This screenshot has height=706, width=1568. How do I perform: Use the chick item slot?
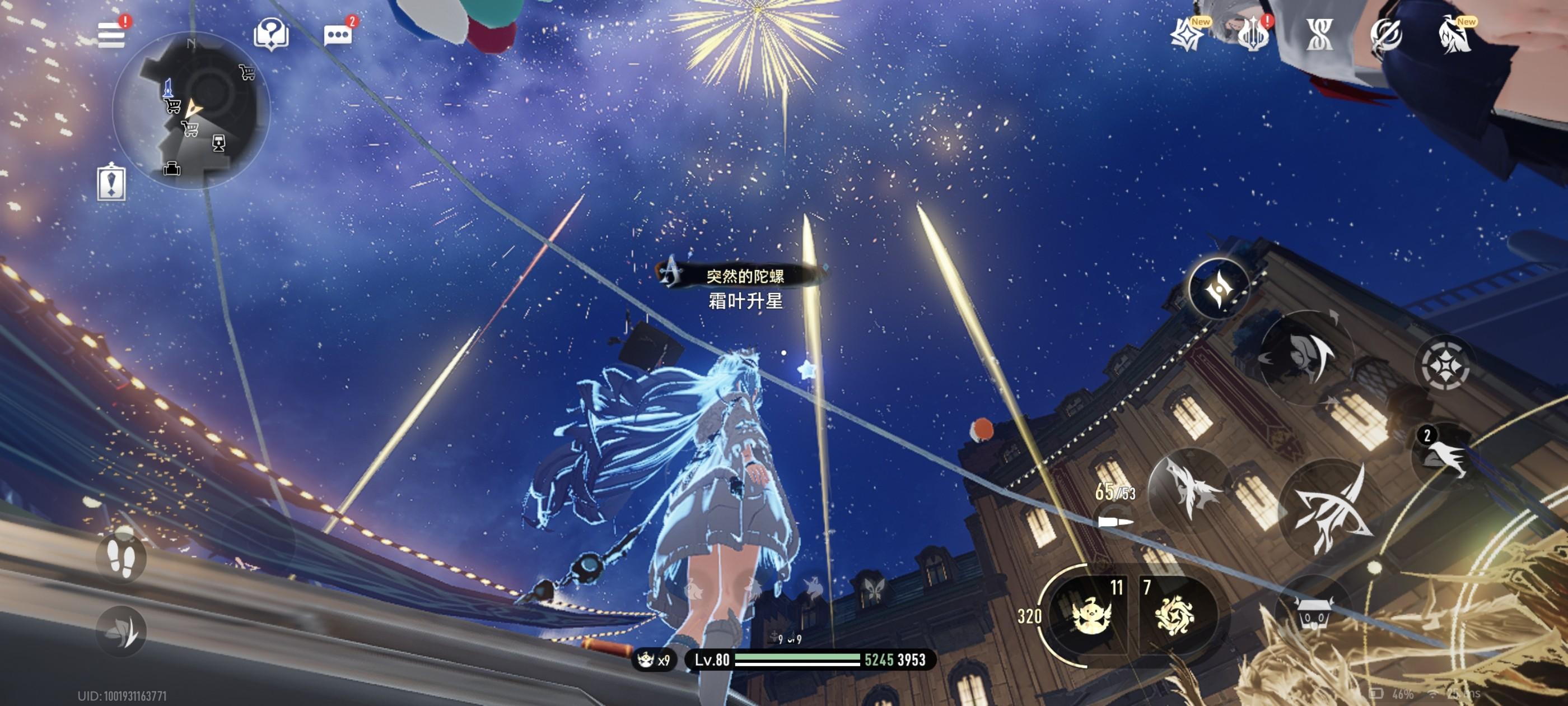[x=1091, y=615]
